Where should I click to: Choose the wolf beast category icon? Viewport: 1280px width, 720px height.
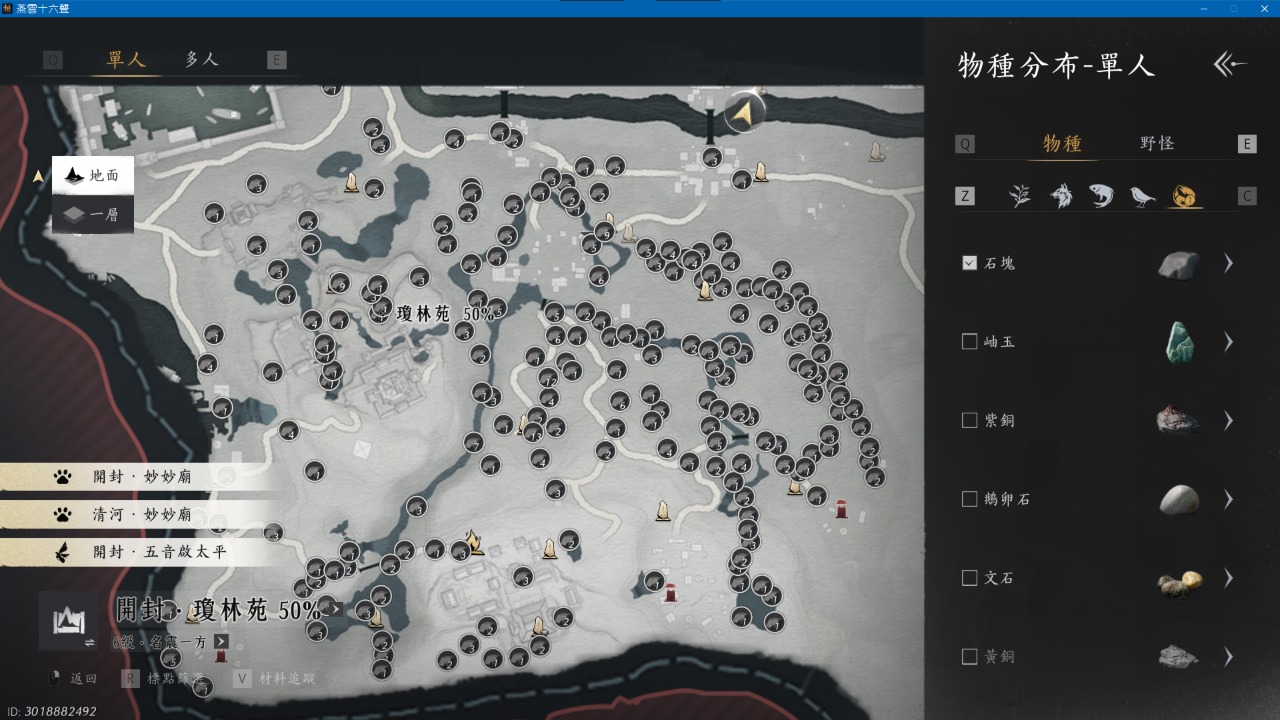tap(1061, 196)
